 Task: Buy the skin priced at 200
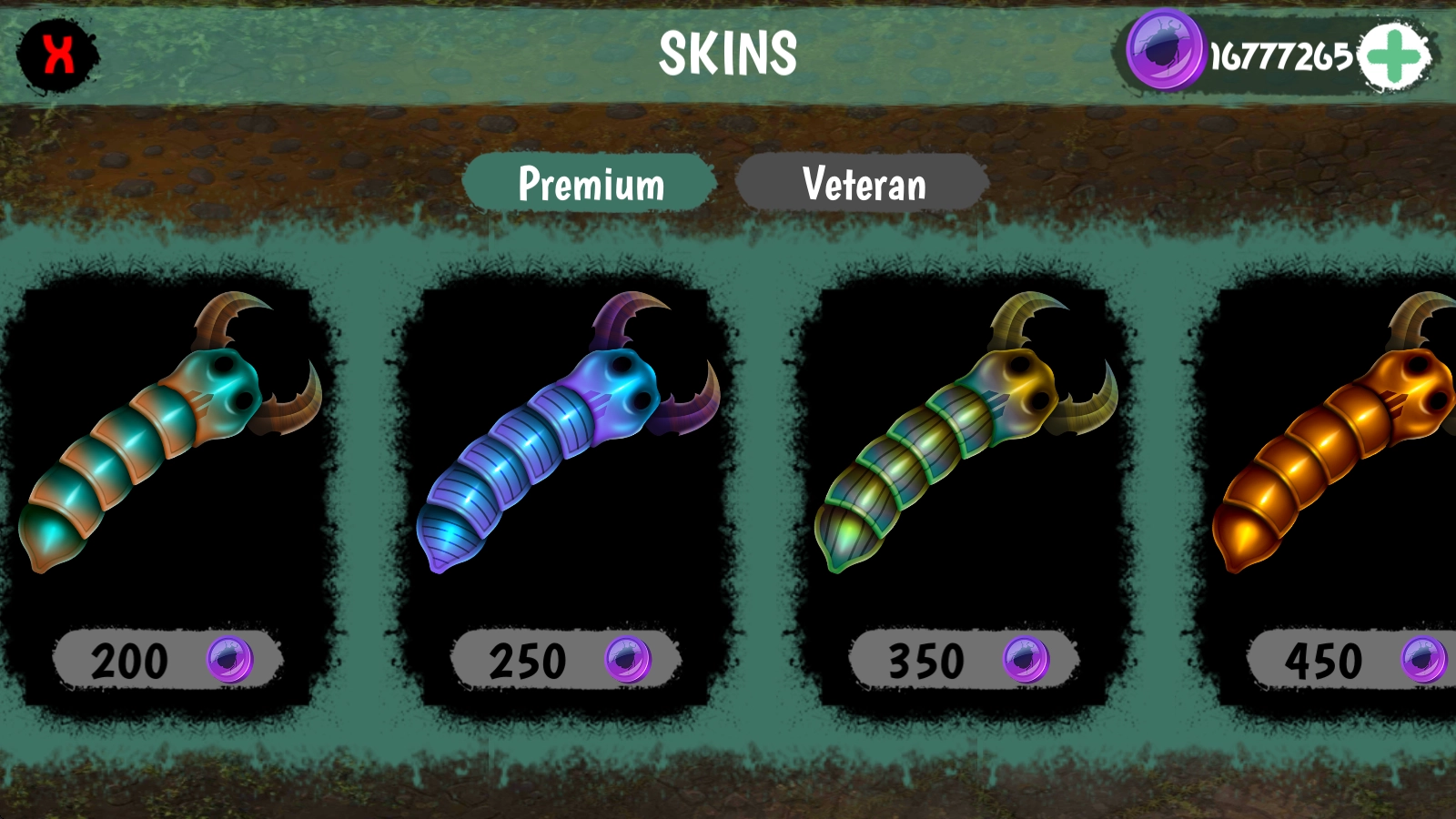pyautogui.click(x=168, y=660)
